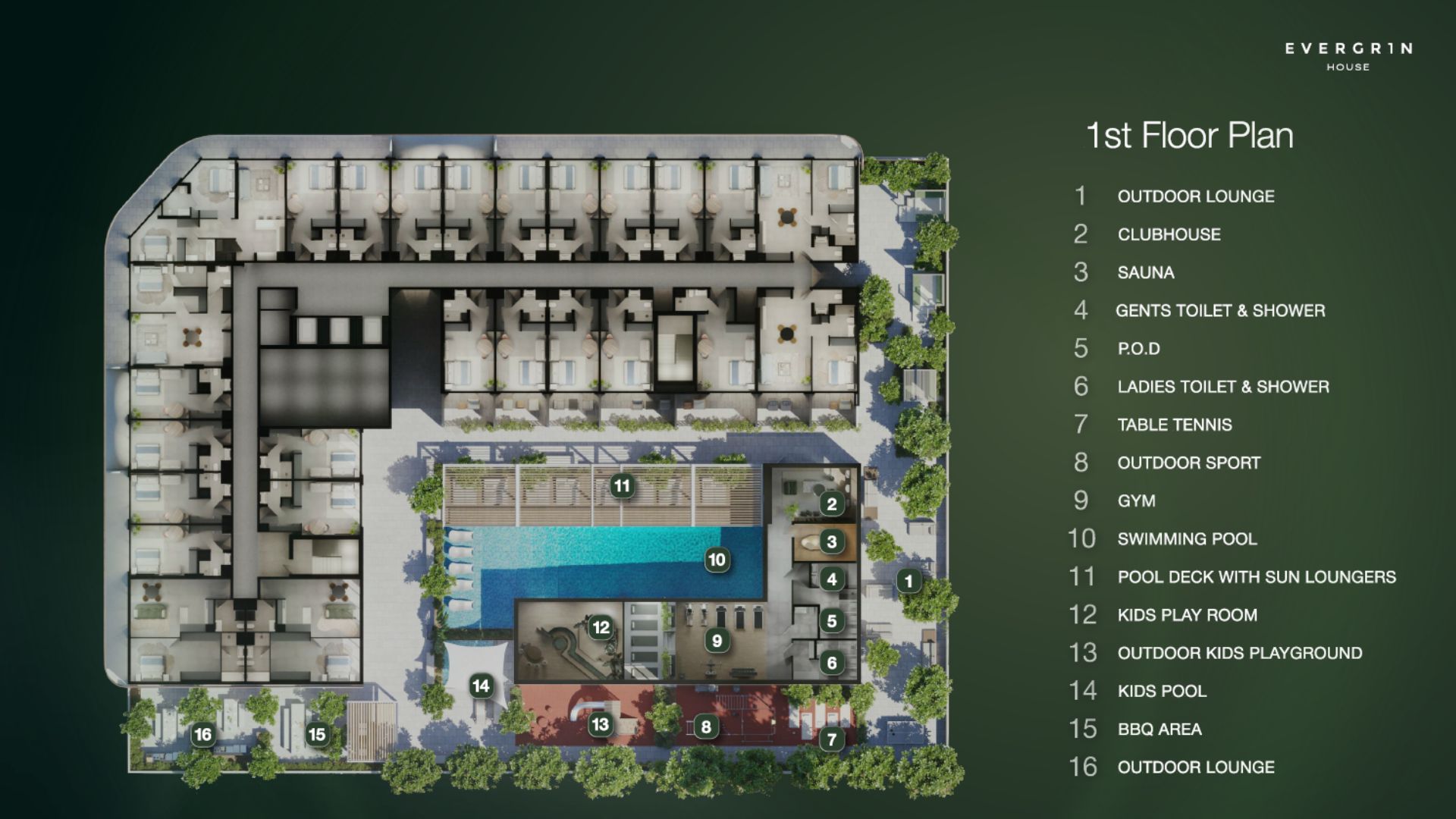
Task: Select marker 15 in the BBQ area
Action: (317, 734)
